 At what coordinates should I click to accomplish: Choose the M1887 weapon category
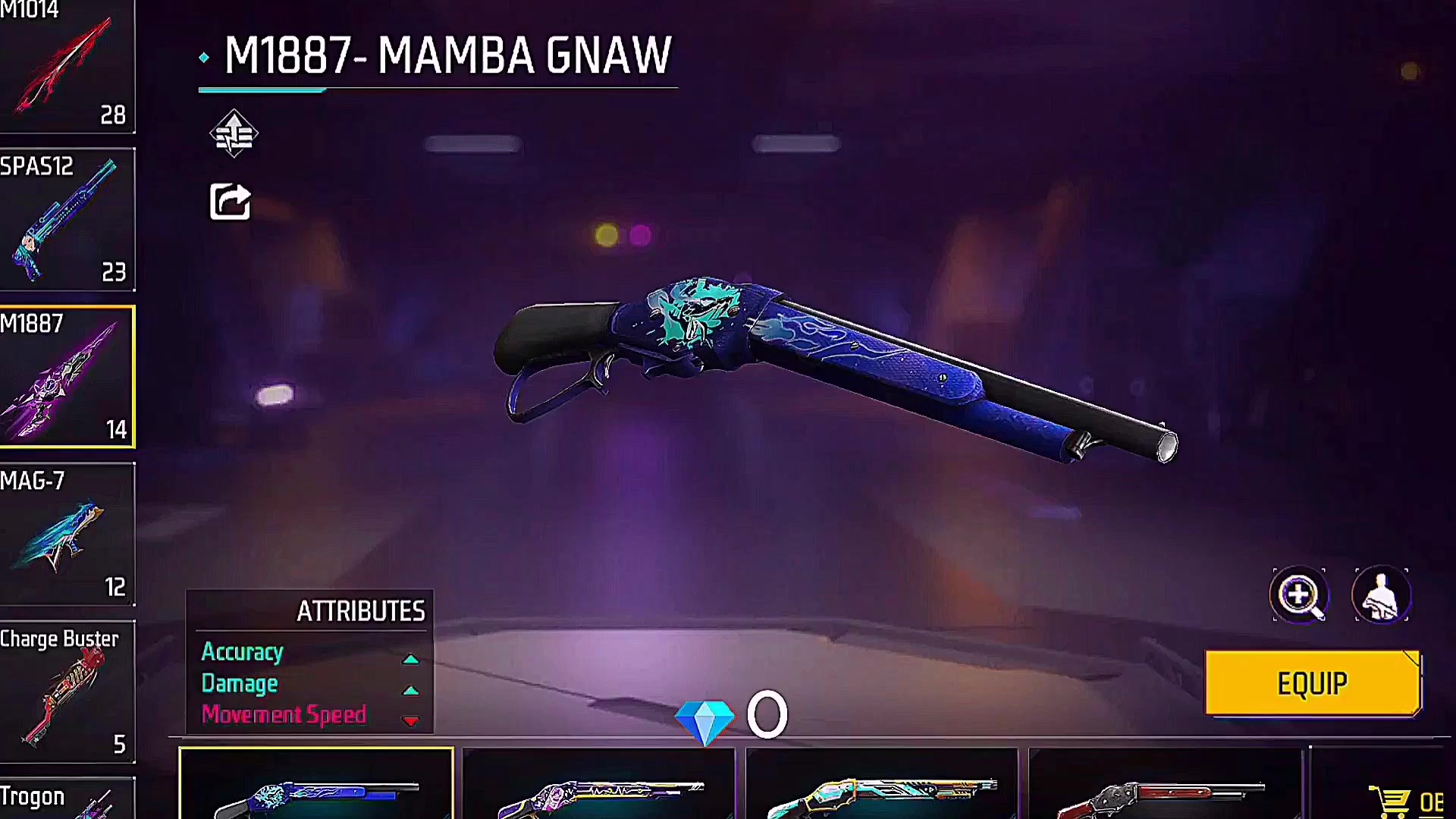(67, 377)
